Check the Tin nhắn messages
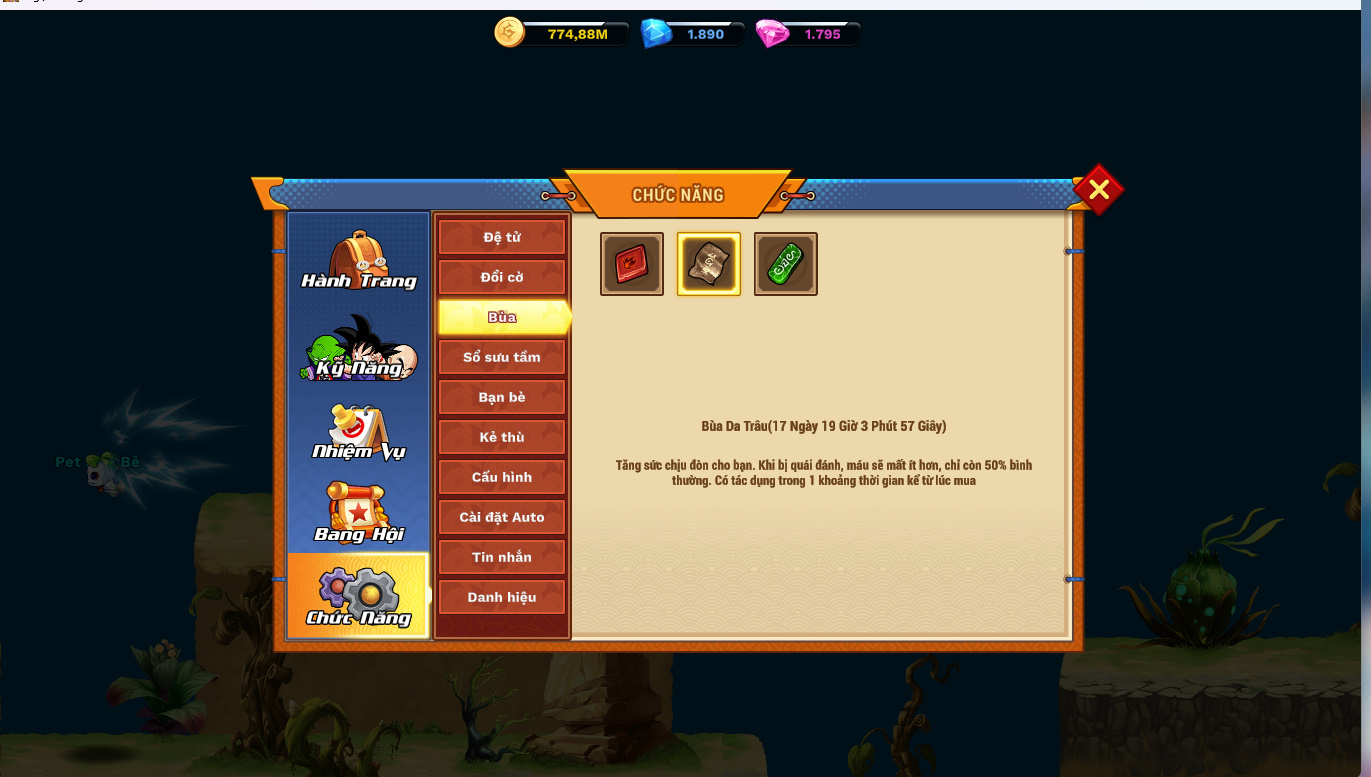Screen dimensions: 1371x777 [502, 557]
